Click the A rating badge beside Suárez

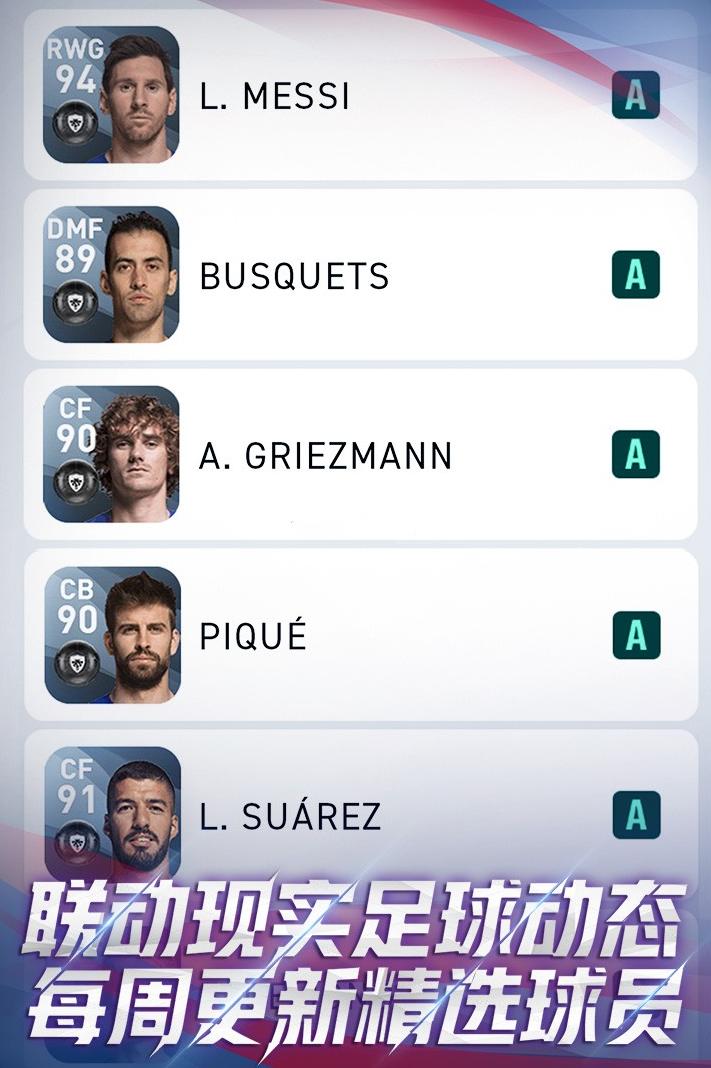click(x=636, y=816)
